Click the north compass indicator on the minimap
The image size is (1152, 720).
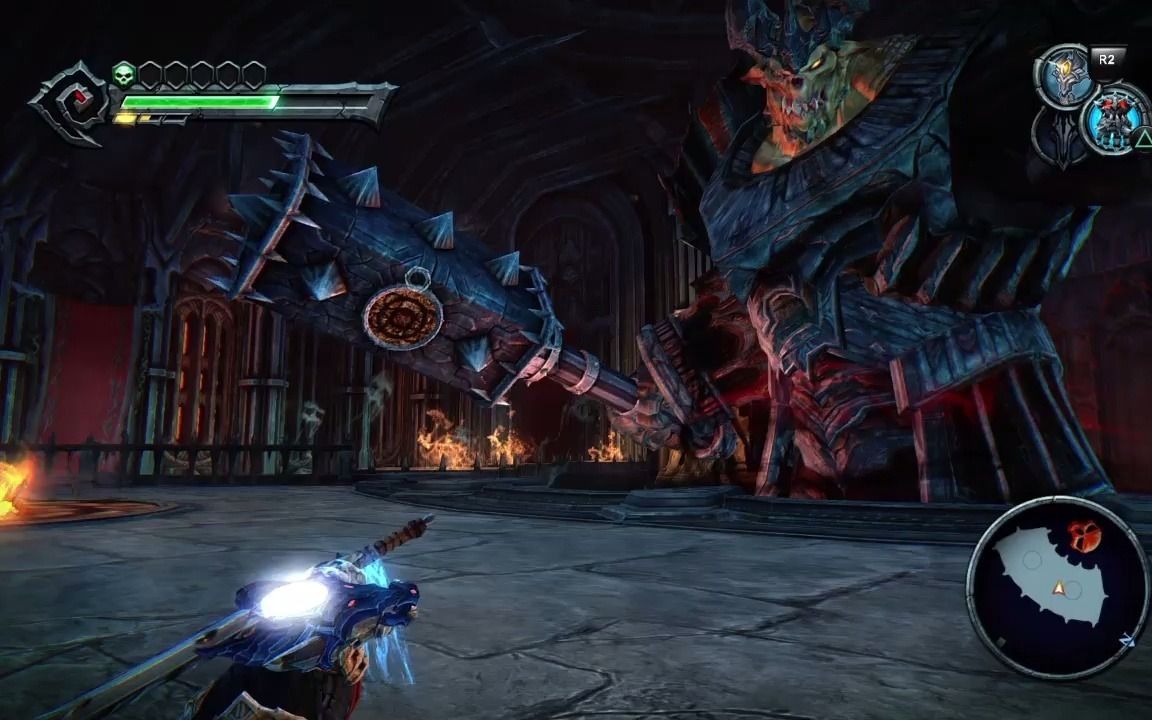tap(1128, 640)
